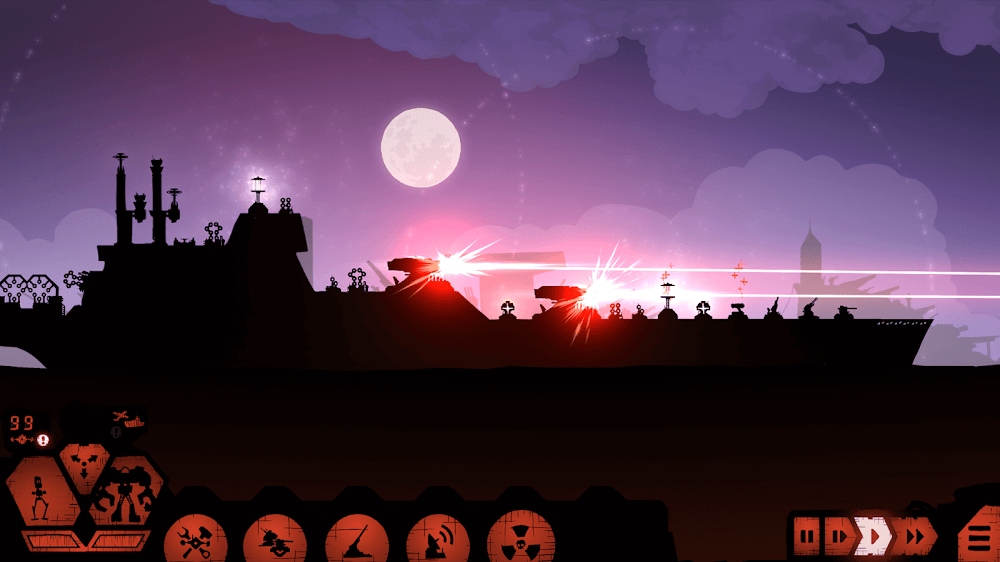The width and height of the screenshot is (1000, 562).
Task: Open the hamburger menu
Action: click(x=977, y=538)
